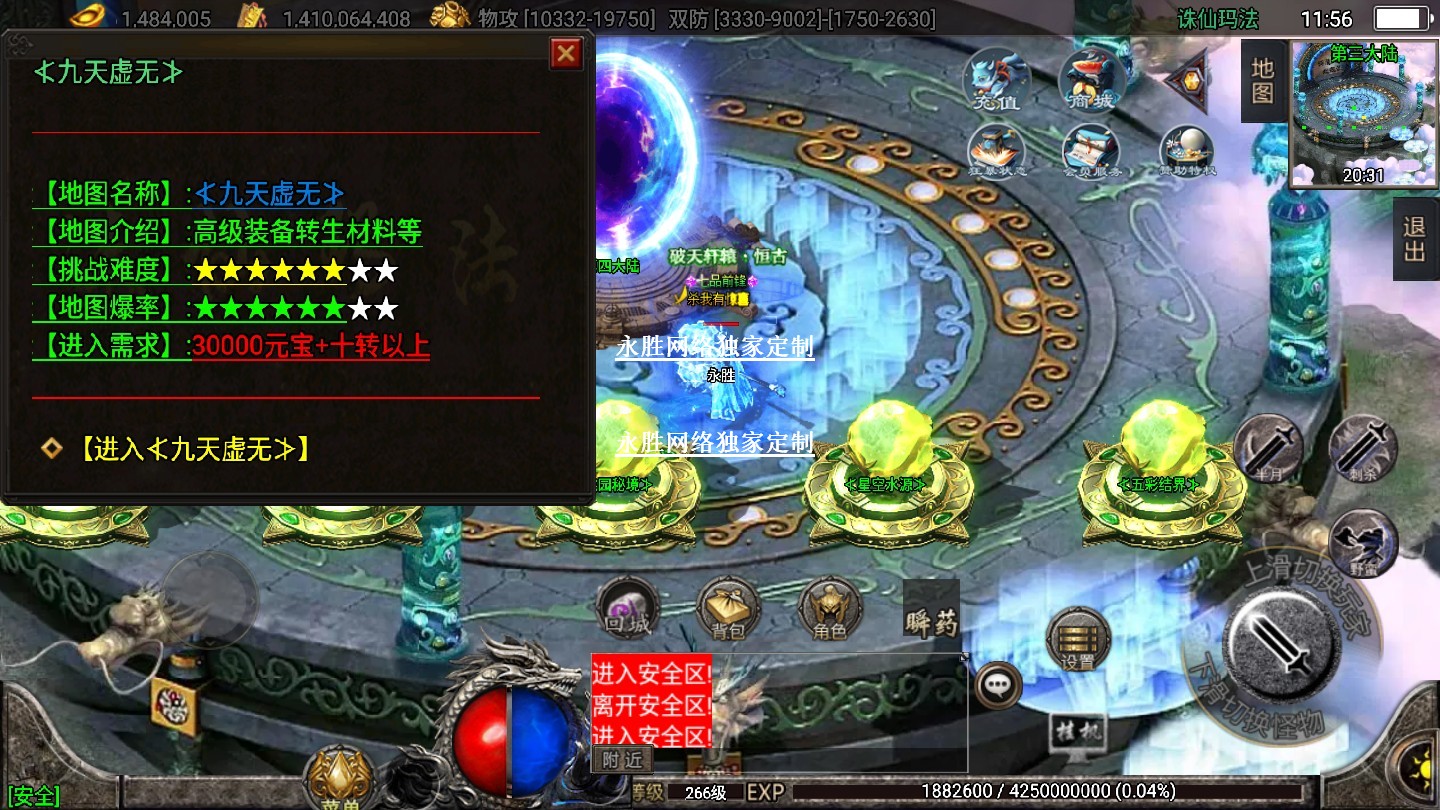Click the 第三大陆 minimap
This screenshot has width=1440, height=810.
(x=1364, y=113)
